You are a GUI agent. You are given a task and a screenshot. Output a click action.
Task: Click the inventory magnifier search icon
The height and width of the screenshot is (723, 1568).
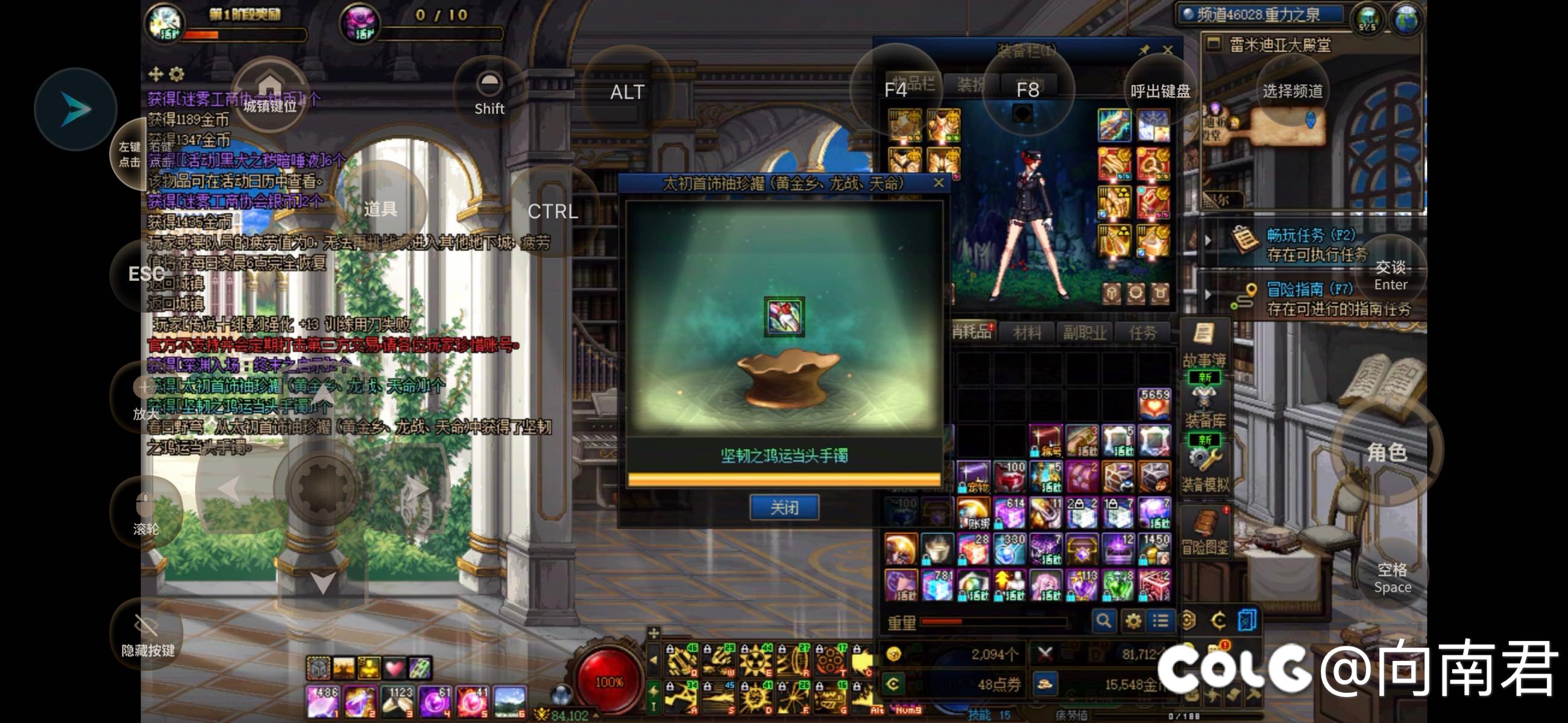1103,621
